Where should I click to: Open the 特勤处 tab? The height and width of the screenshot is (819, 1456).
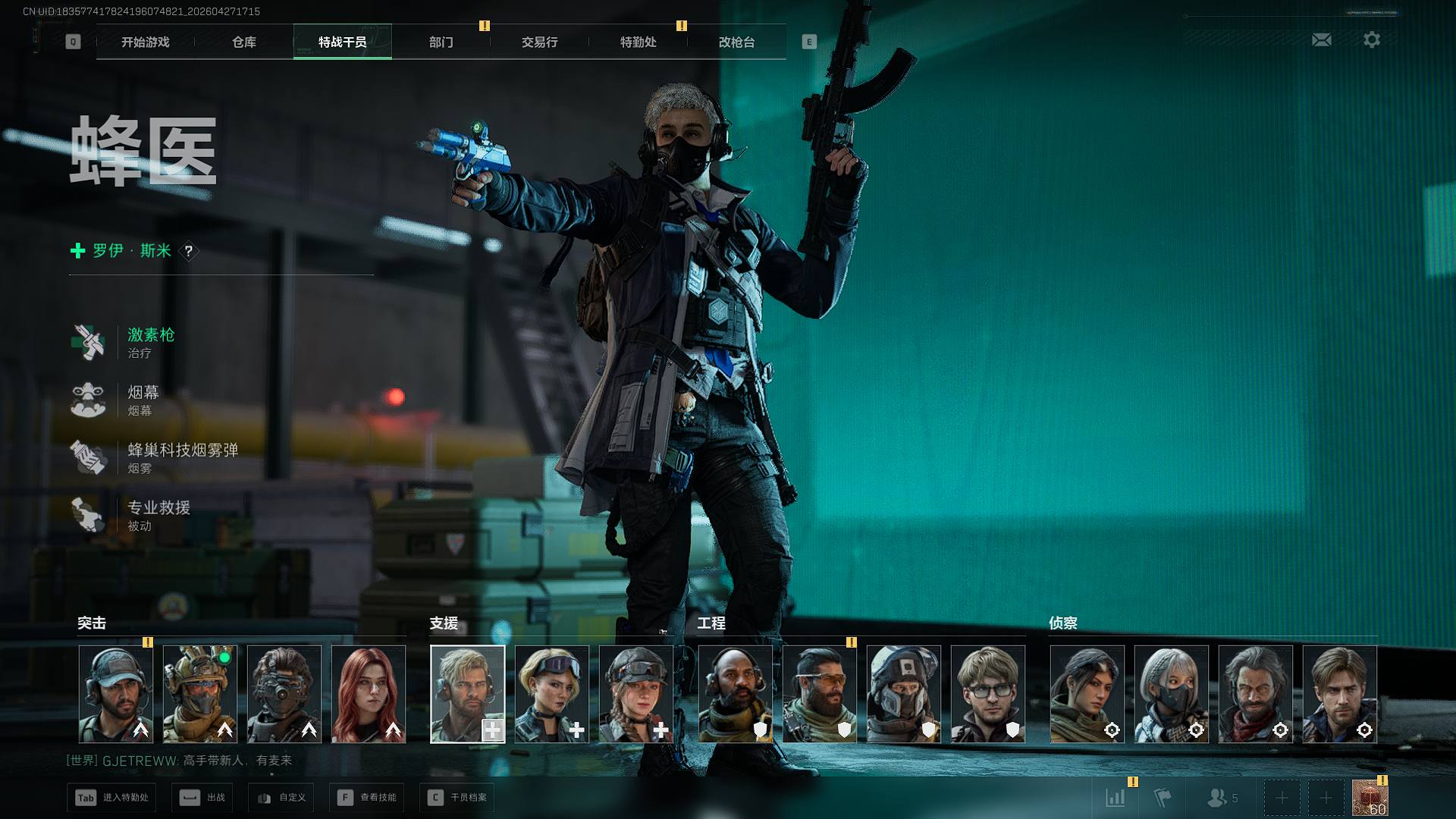638,42
